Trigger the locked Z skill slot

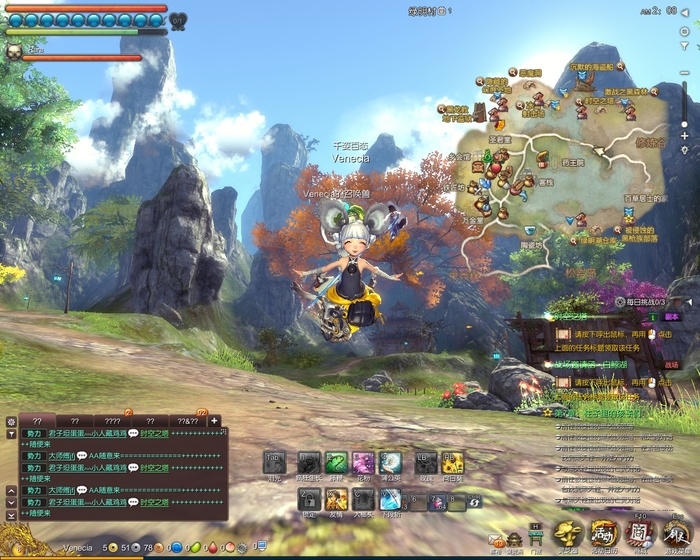(x=310, y=501)
